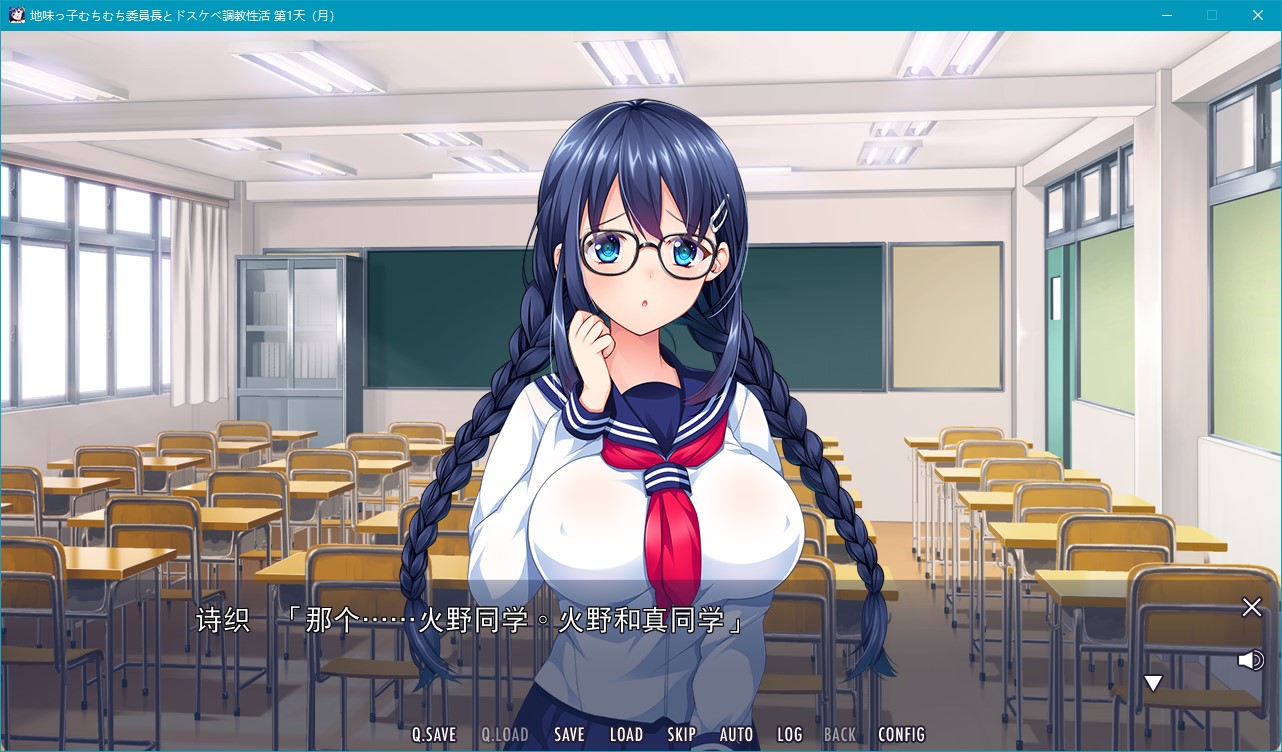
Task: Activate SKIP to fast-forward dialogue
Action: pyautogui.click(x=681, y=734)
